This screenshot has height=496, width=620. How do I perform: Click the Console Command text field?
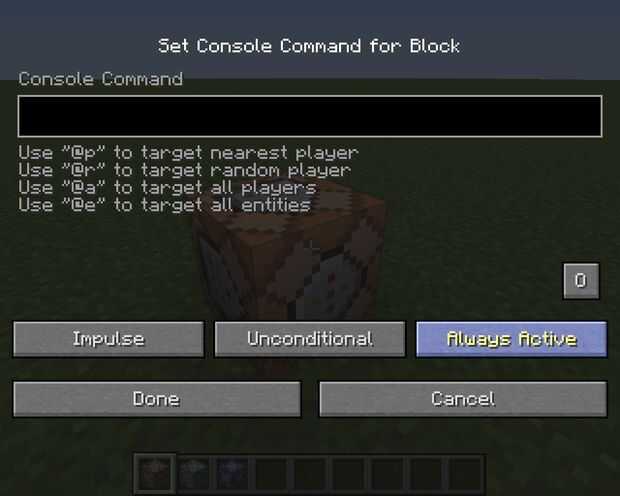pyautogui.click(x=309, y=116)
